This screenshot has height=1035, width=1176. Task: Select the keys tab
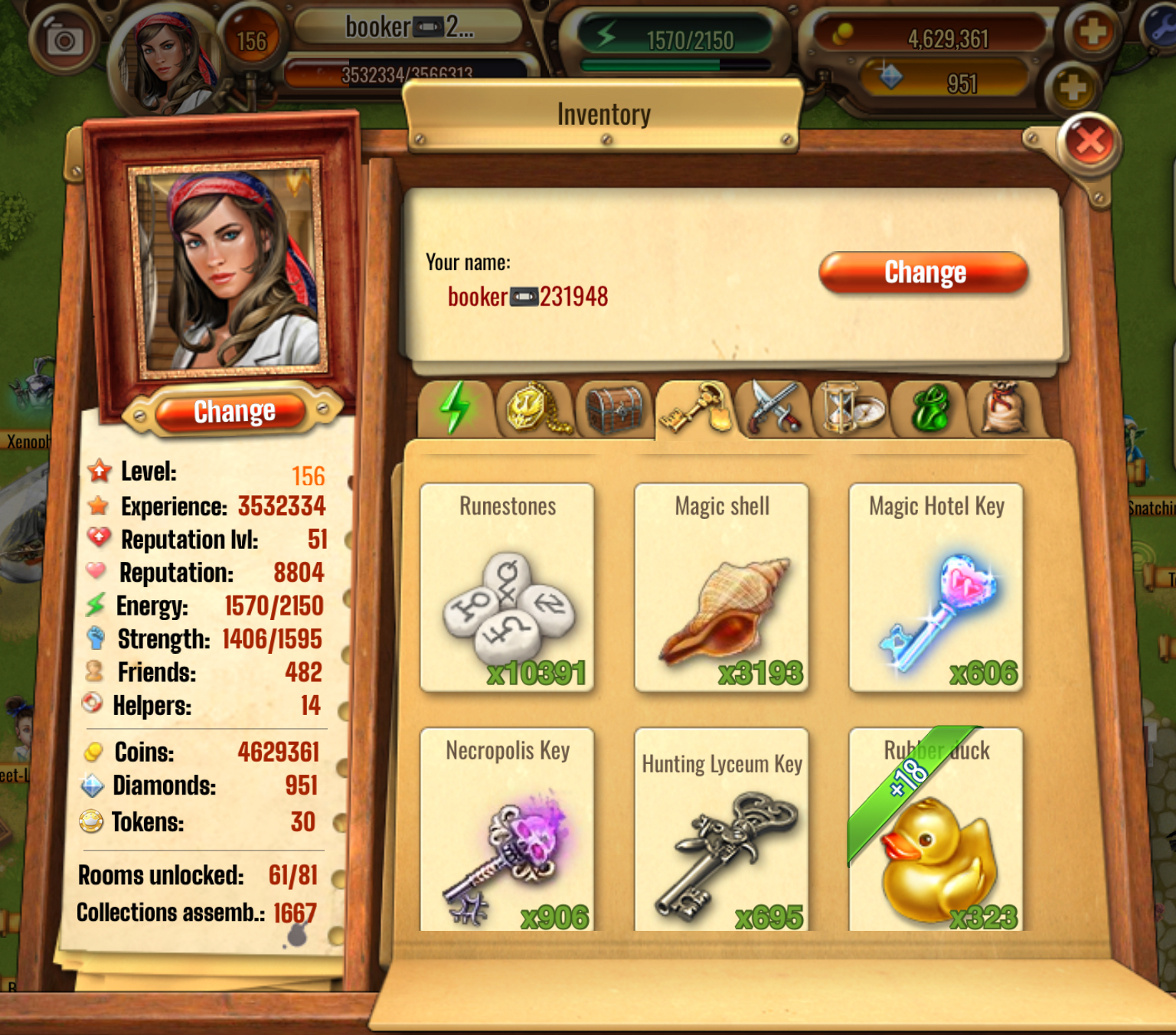[695, 408]
